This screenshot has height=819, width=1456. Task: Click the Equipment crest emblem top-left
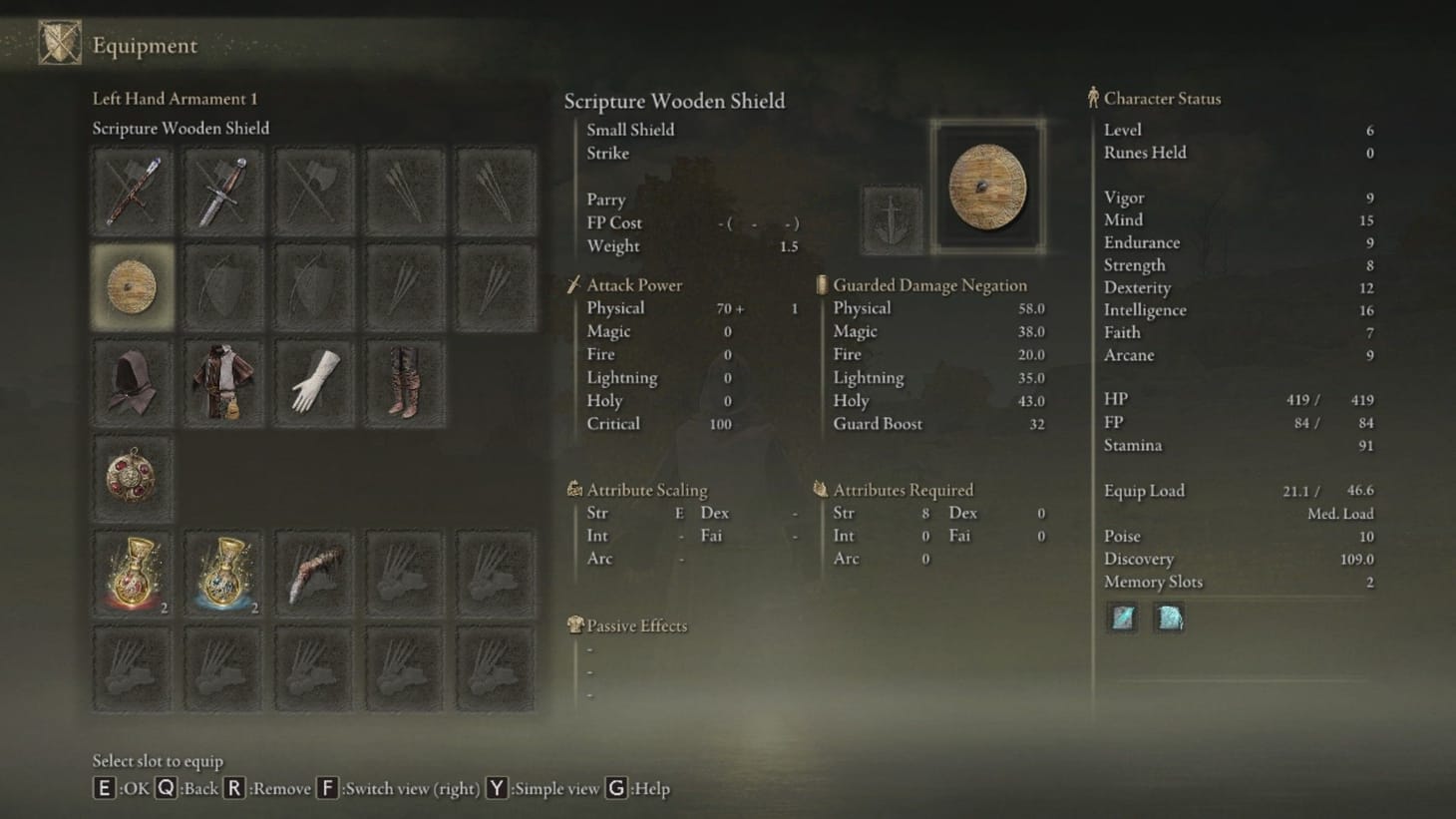pyautogui.click(x=59, y=43)
